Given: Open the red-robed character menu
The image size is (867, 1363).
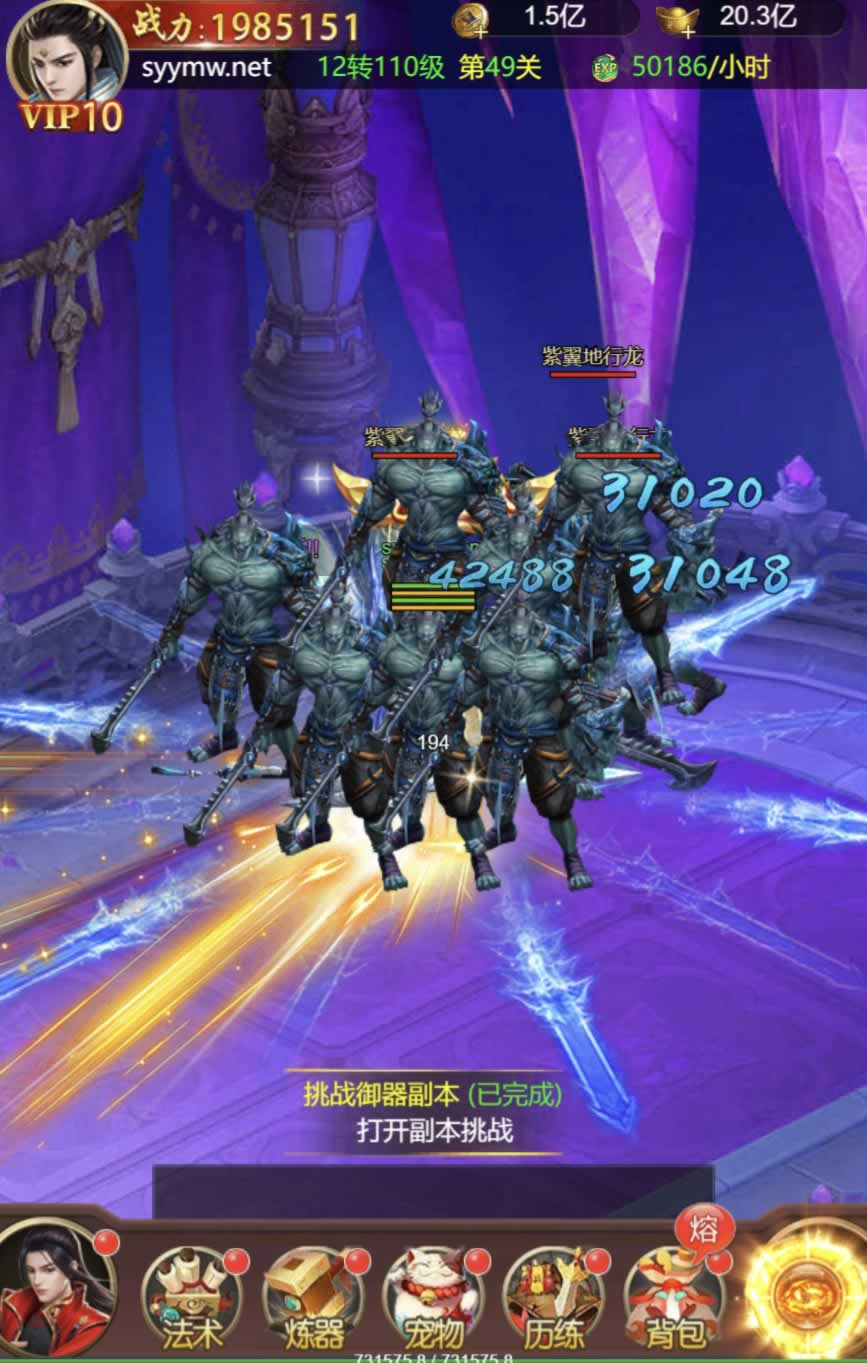Looking at the screenshot, I should (x=56, y=1290).
